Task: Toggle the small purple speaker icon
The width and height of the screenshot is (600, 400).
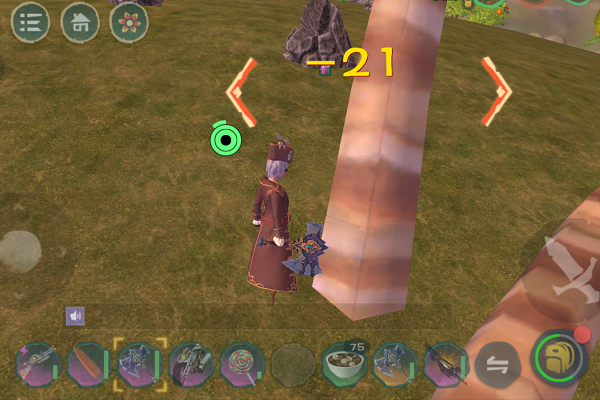Action: coord(75,316)
